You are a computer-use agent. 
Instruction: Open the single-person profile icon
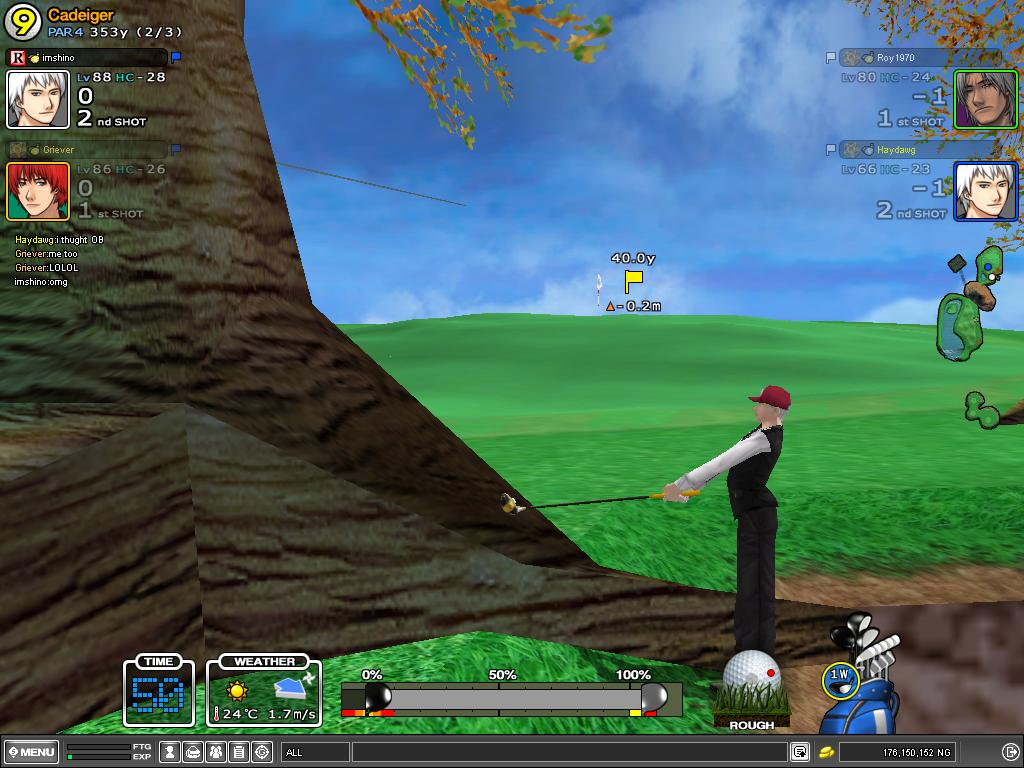[171, 752]
